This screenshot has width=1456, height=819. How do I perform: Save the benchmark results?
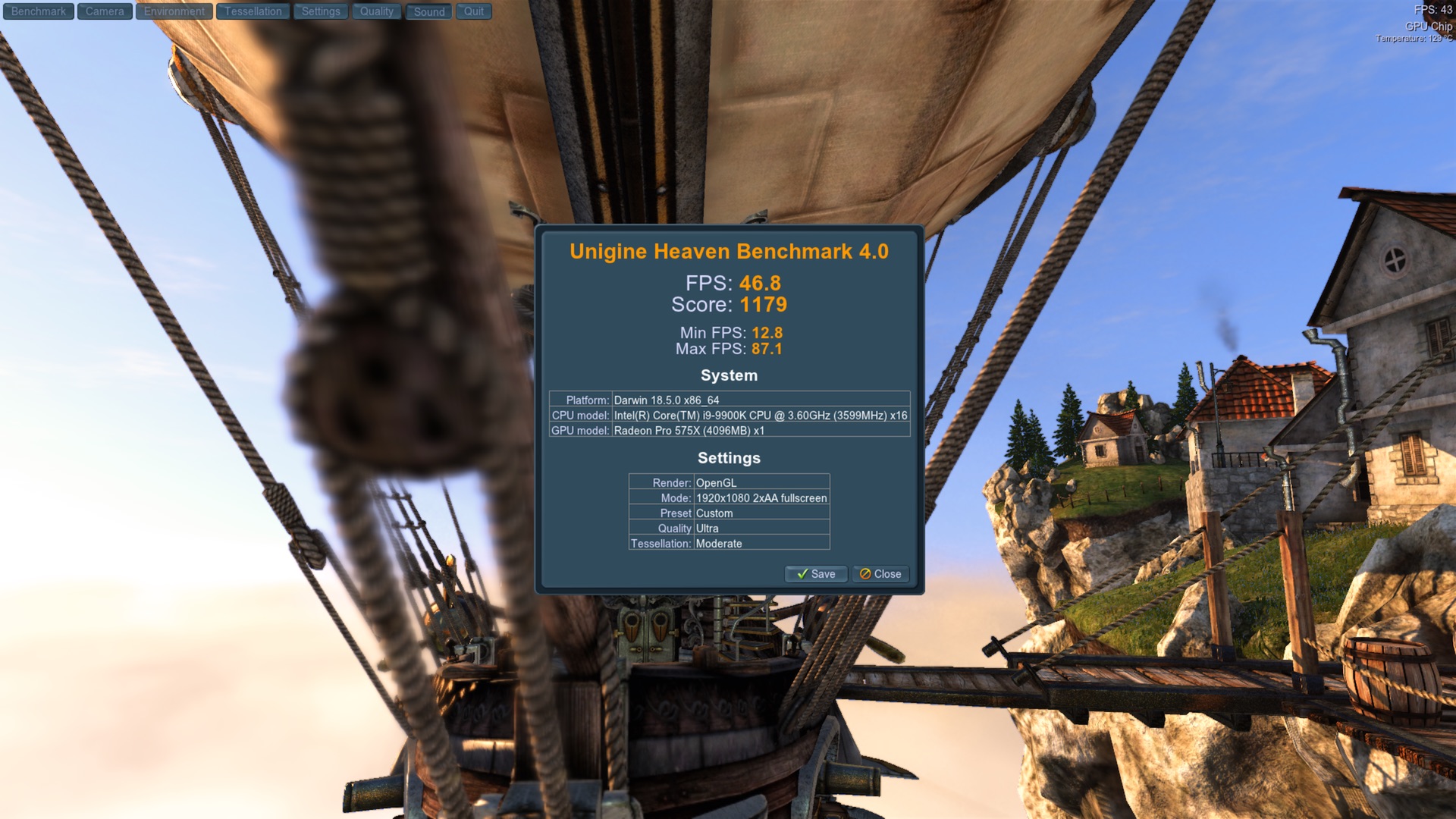click(x=816, y=574)
